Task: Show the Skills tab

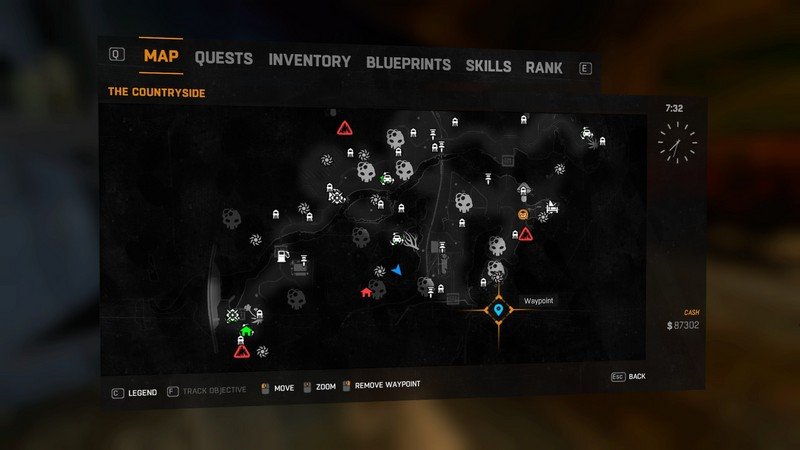Action: pos(488,66)
